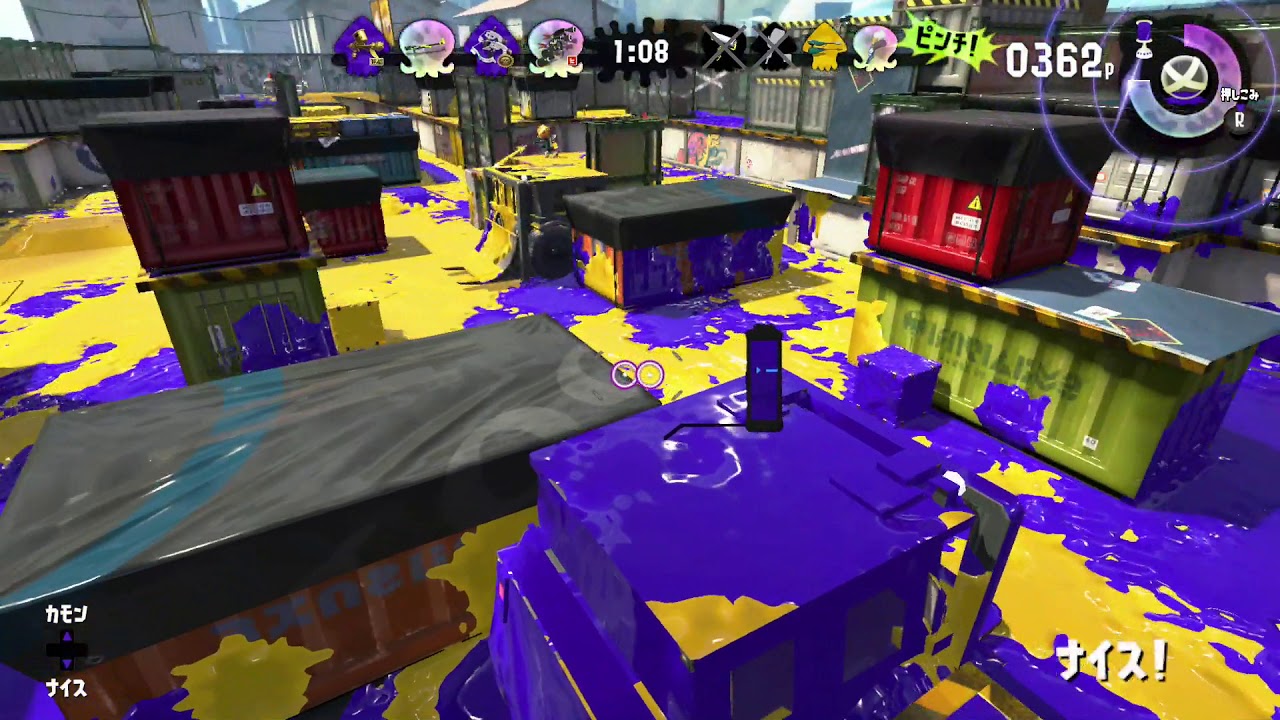Click the purple ink tank gauge icon
The image size is (1280, 720).
(x=1144, y=40)
